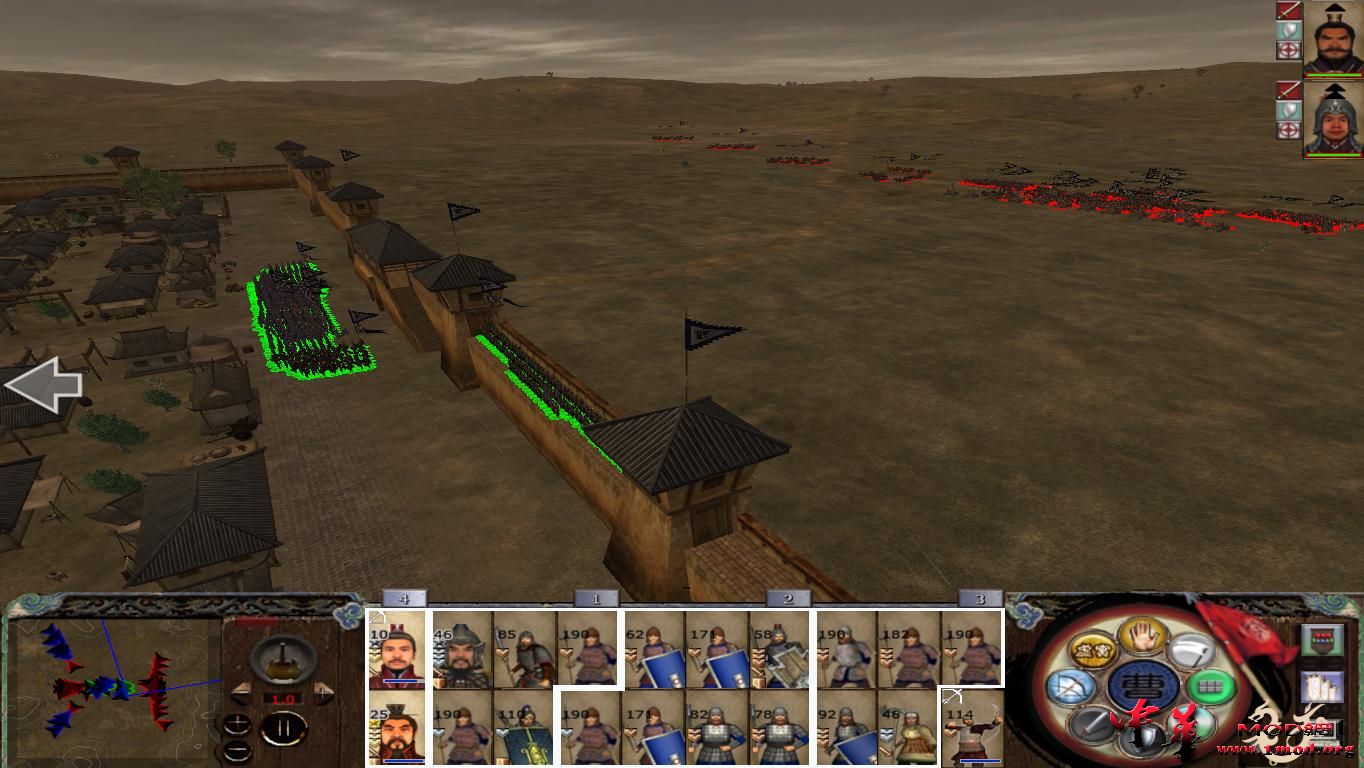Click the green grid formation icon
Viewport: 1364px width, 768px height.
(1208, 686)
